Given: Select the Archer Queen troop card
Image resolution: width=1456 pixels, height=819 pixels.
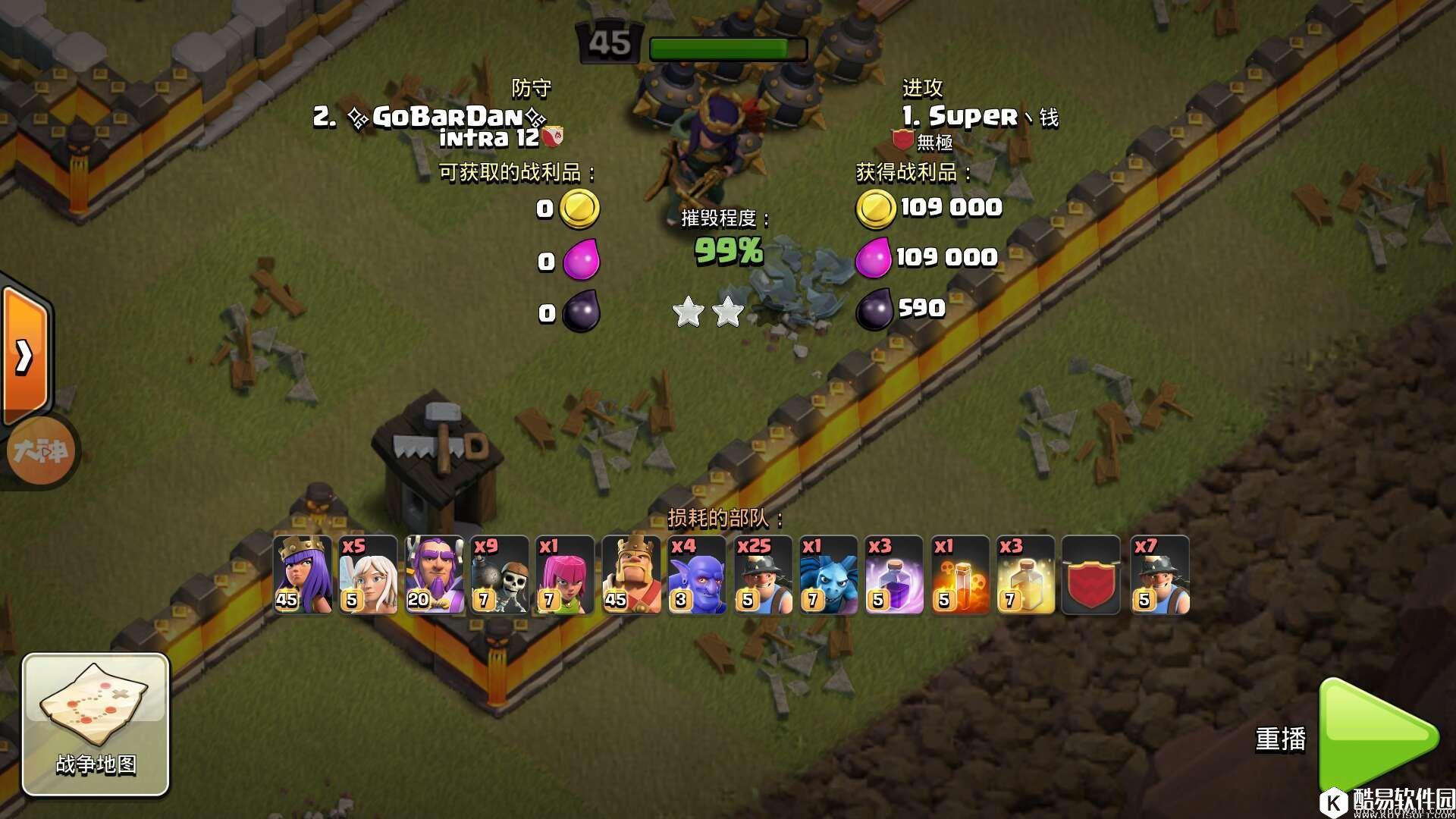Looking at the screenshot, I should (x=303, y=575).
